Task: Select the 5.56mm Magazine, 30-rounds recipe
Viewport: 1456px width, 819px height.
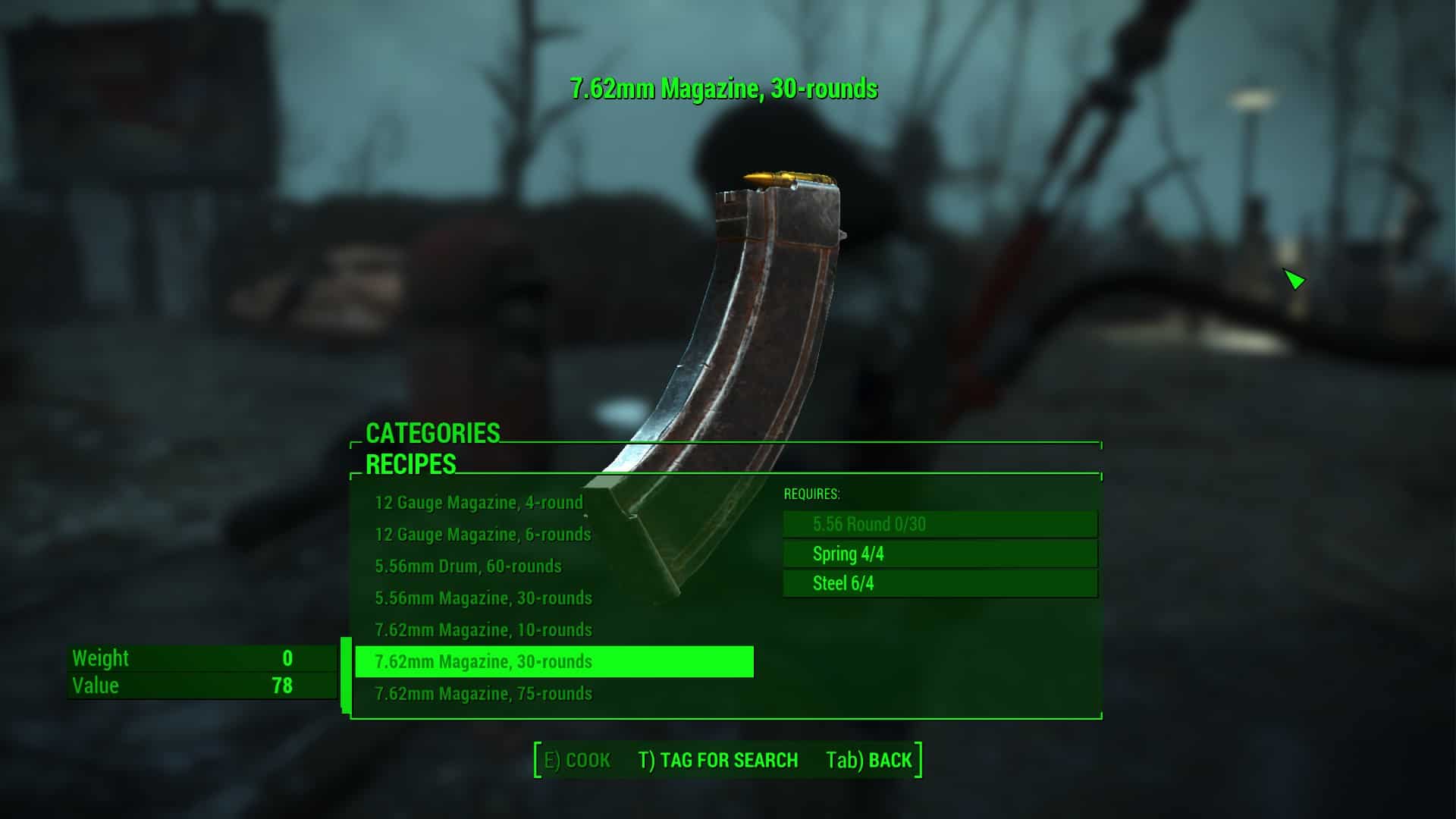Action: 483,598
